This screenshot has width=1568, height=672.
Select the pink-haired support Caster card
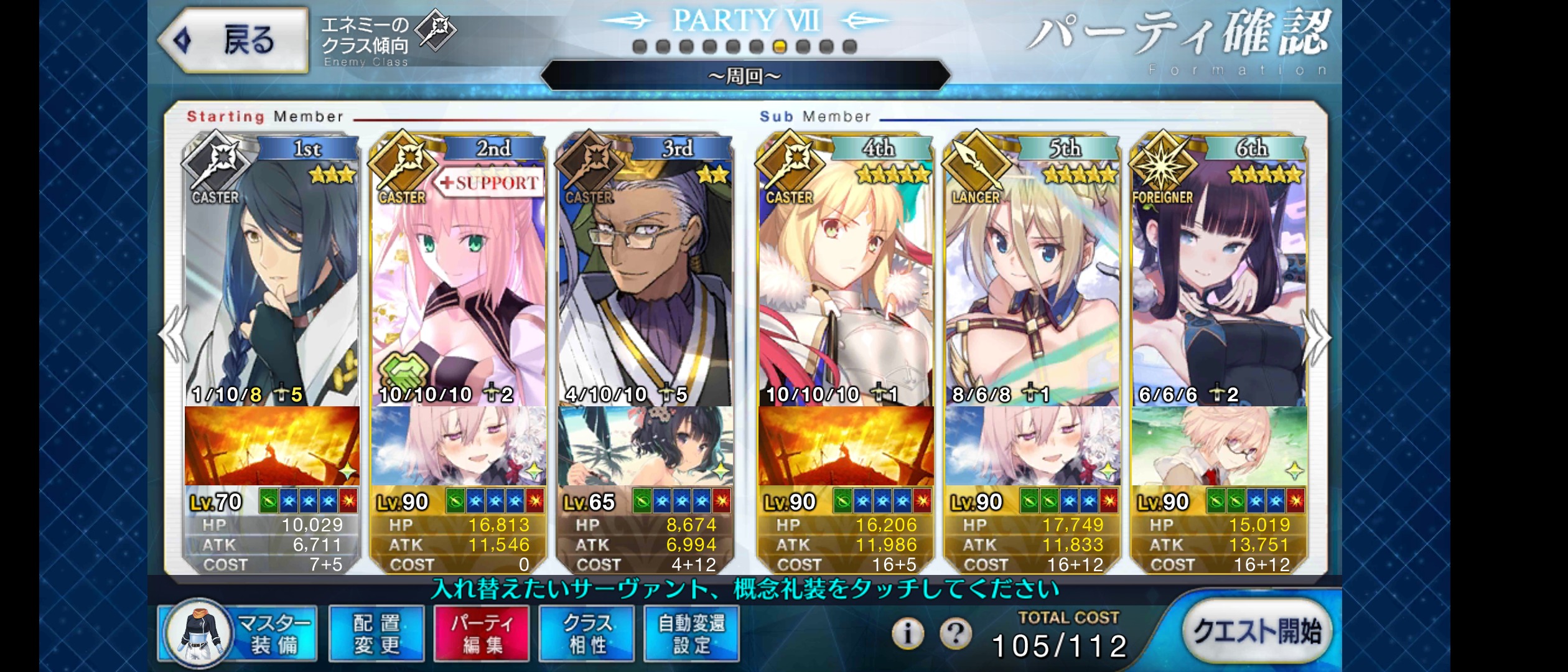tap(459, 280)
